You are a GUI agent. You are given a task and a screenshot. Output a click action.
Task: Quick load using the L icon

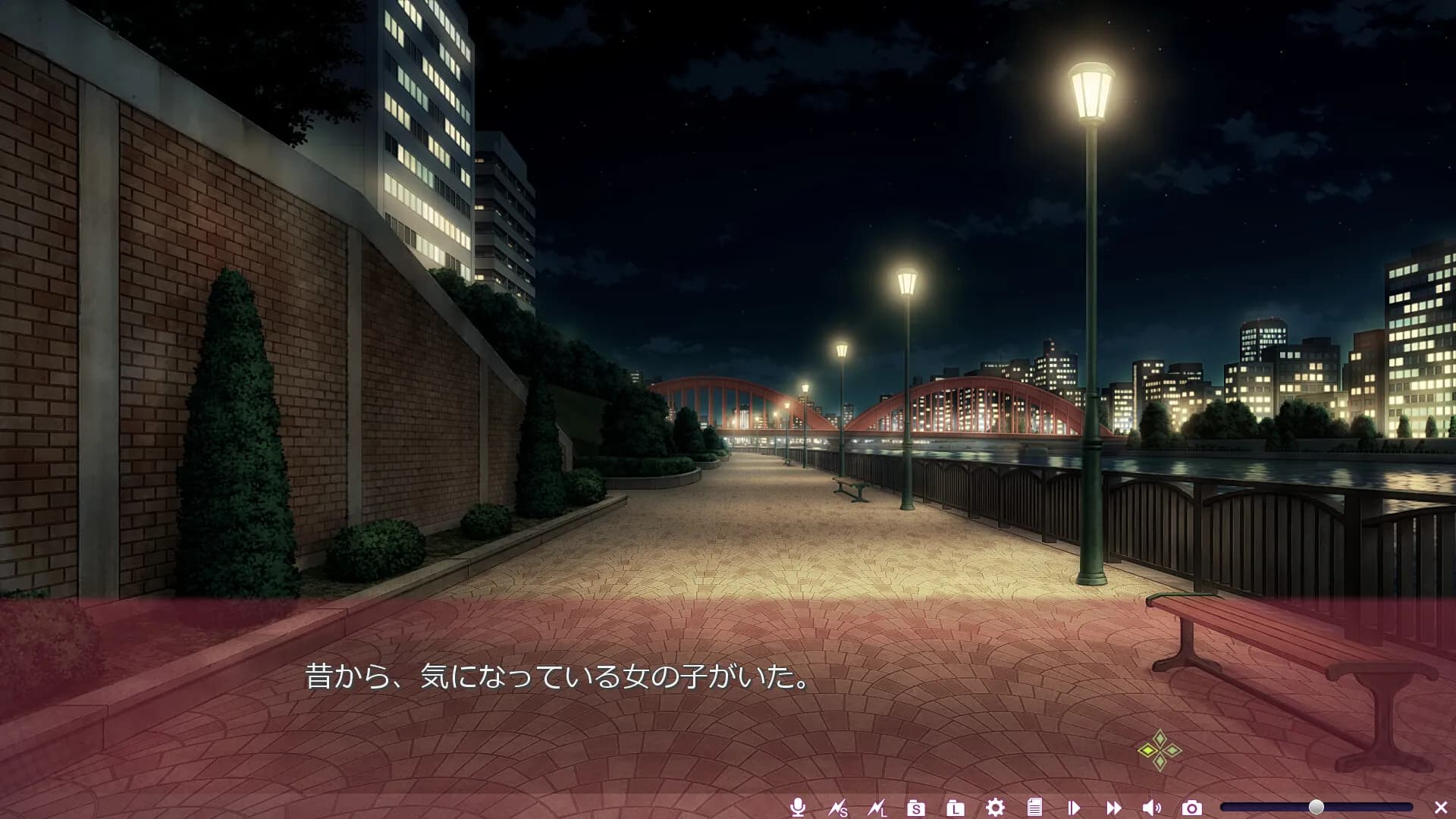pos(957,809)
